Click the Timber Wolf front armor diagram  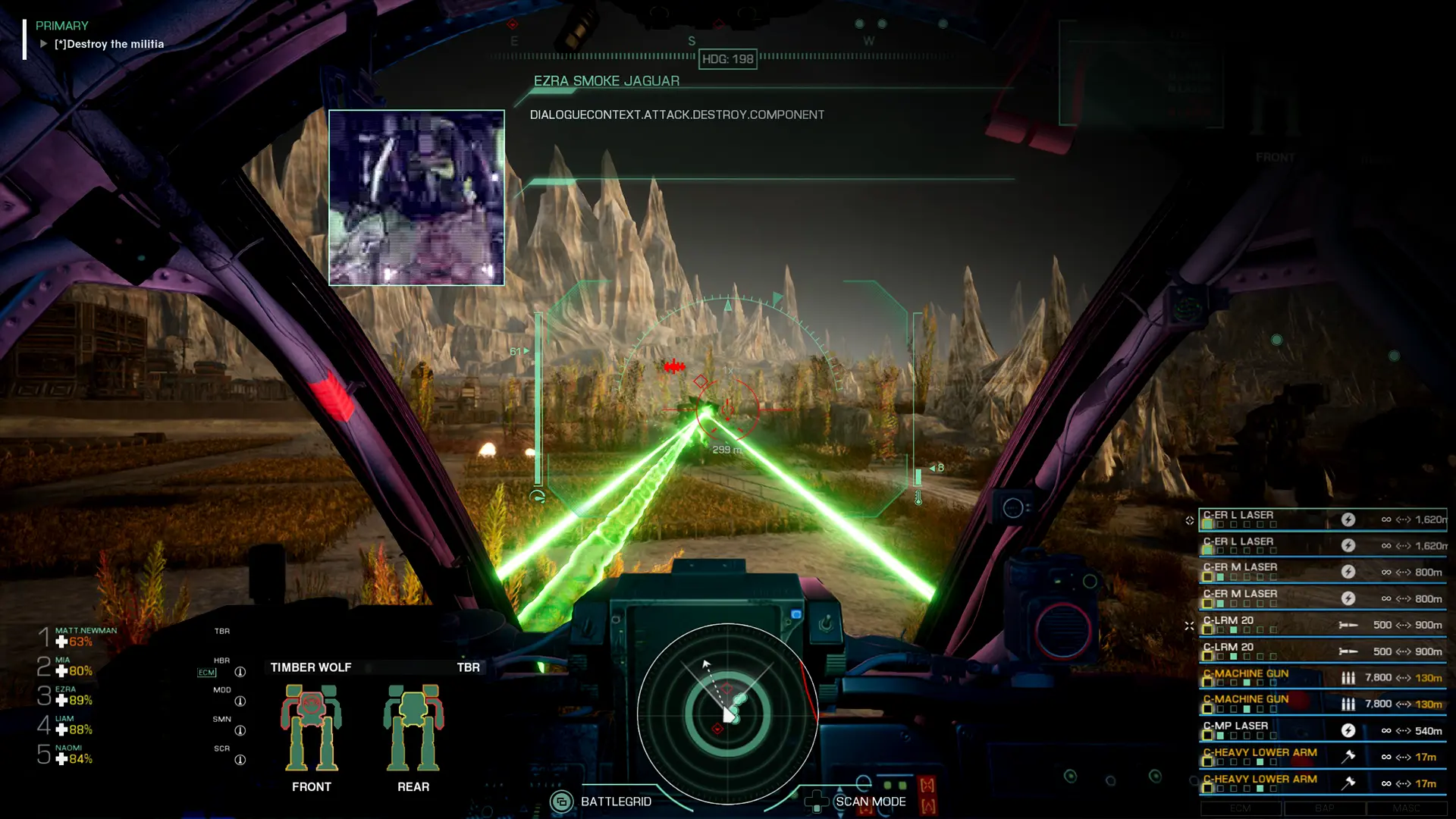(x=311, y=729)
